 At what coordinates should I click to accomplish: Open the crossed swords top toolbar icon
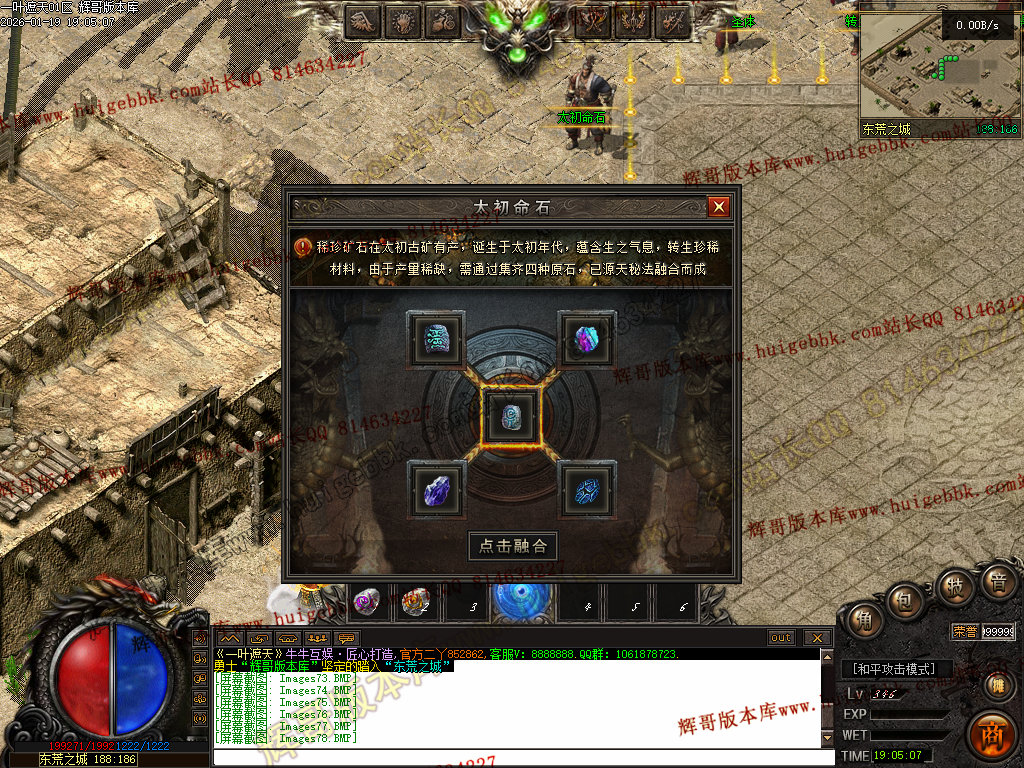[x=596, y=21]
